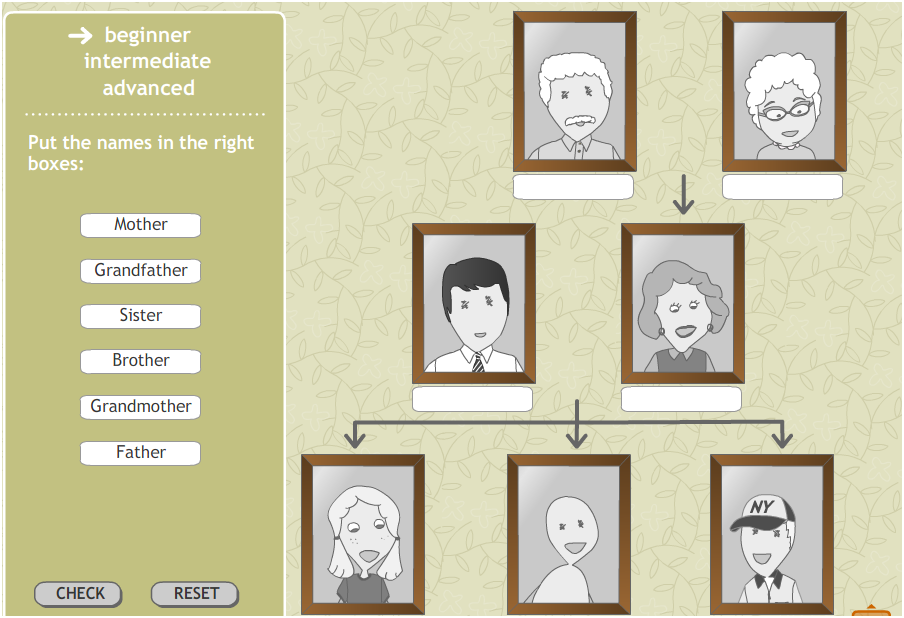Select the empty box under the curly-haired woman

coord(681,399)
